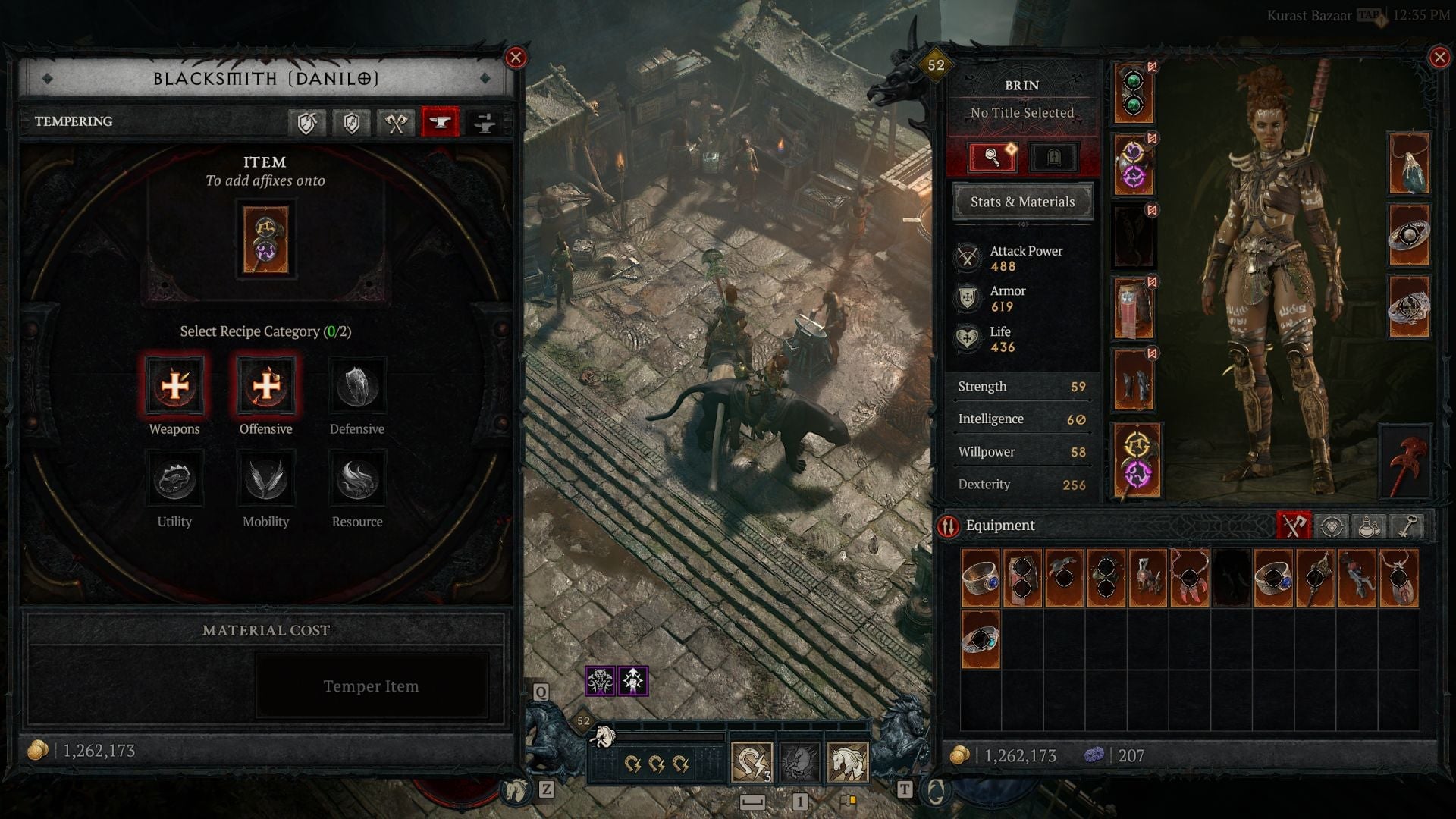This screenshot has height=819, width=1456.
Task: Open the wardrobe tab beside inspect
Action: 1053,157
